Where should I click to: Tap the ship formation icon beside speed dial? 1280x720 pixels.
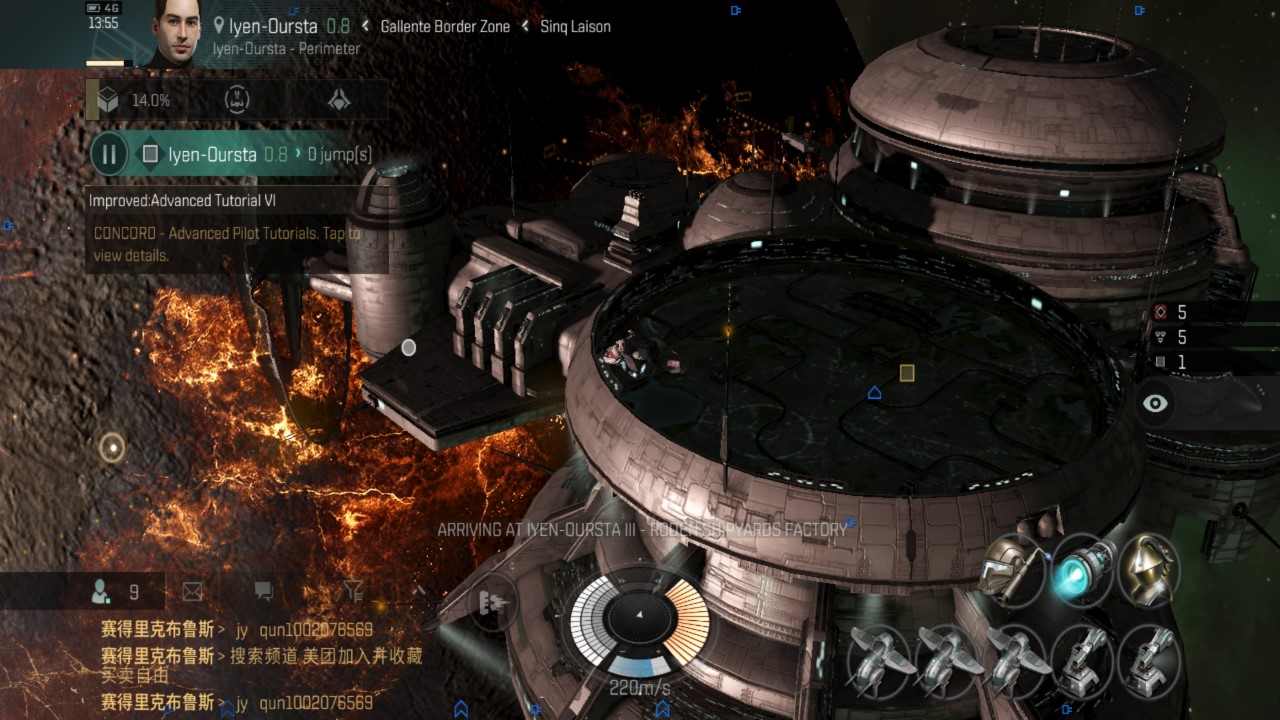pos(492,602)
